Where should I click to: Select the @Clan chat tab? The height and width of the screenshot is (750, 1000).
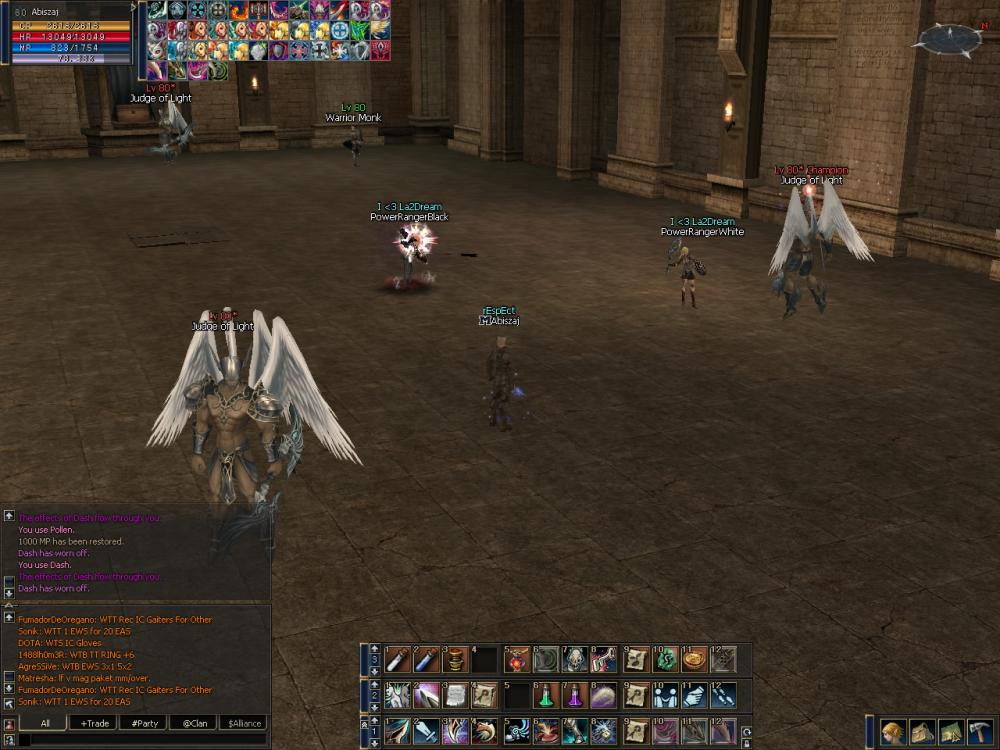(x=193, y=723)
